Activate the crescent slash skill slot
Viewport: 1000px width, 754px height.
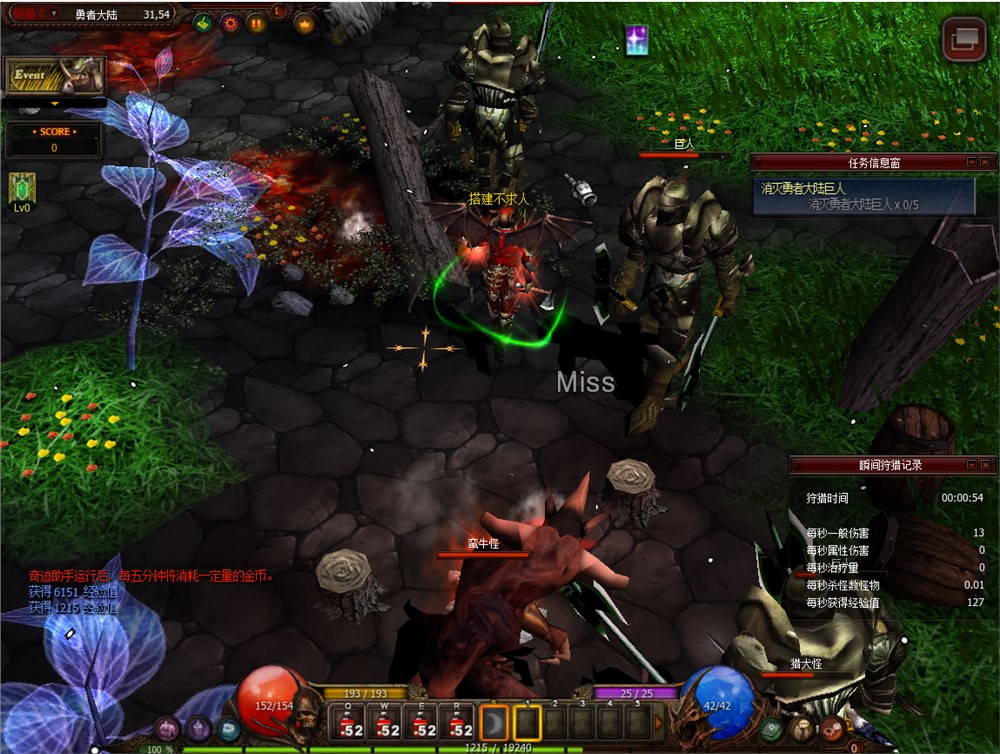coord(495,723)
